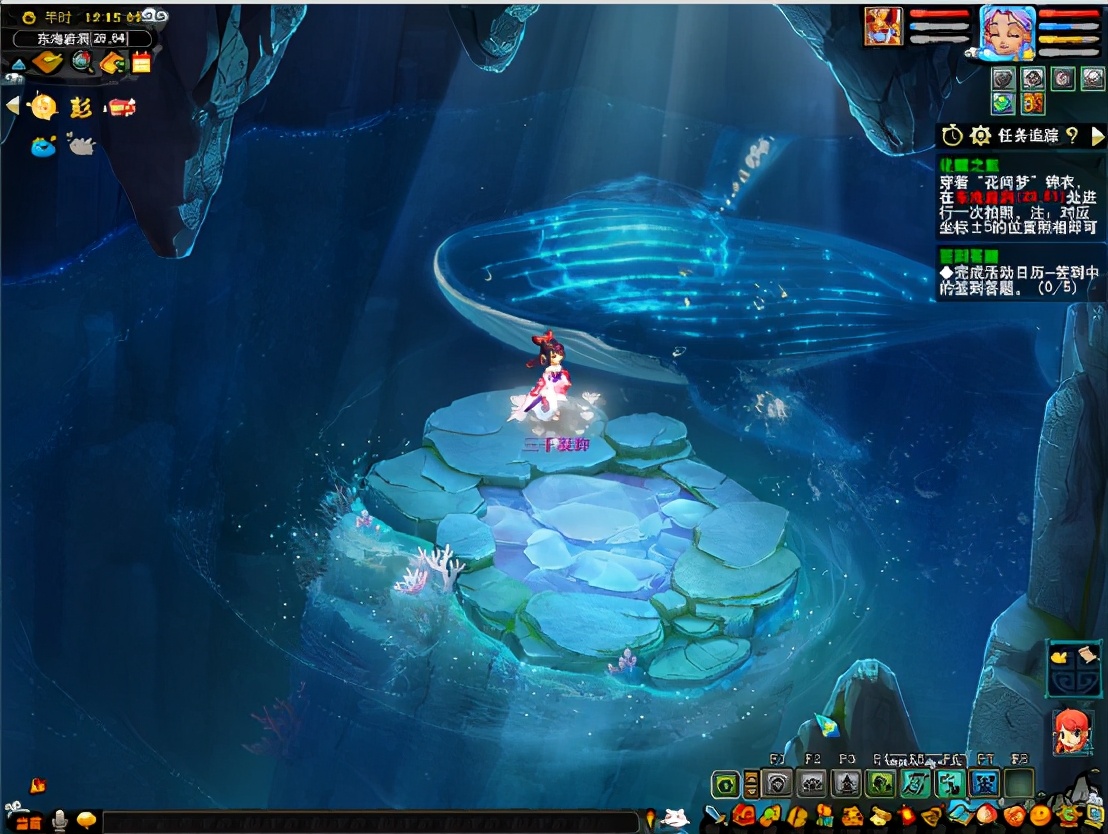Activate the F1 skill slot
Image resolution: width=1108 pixels, height=834 pixels.
[x=777, y=783]
